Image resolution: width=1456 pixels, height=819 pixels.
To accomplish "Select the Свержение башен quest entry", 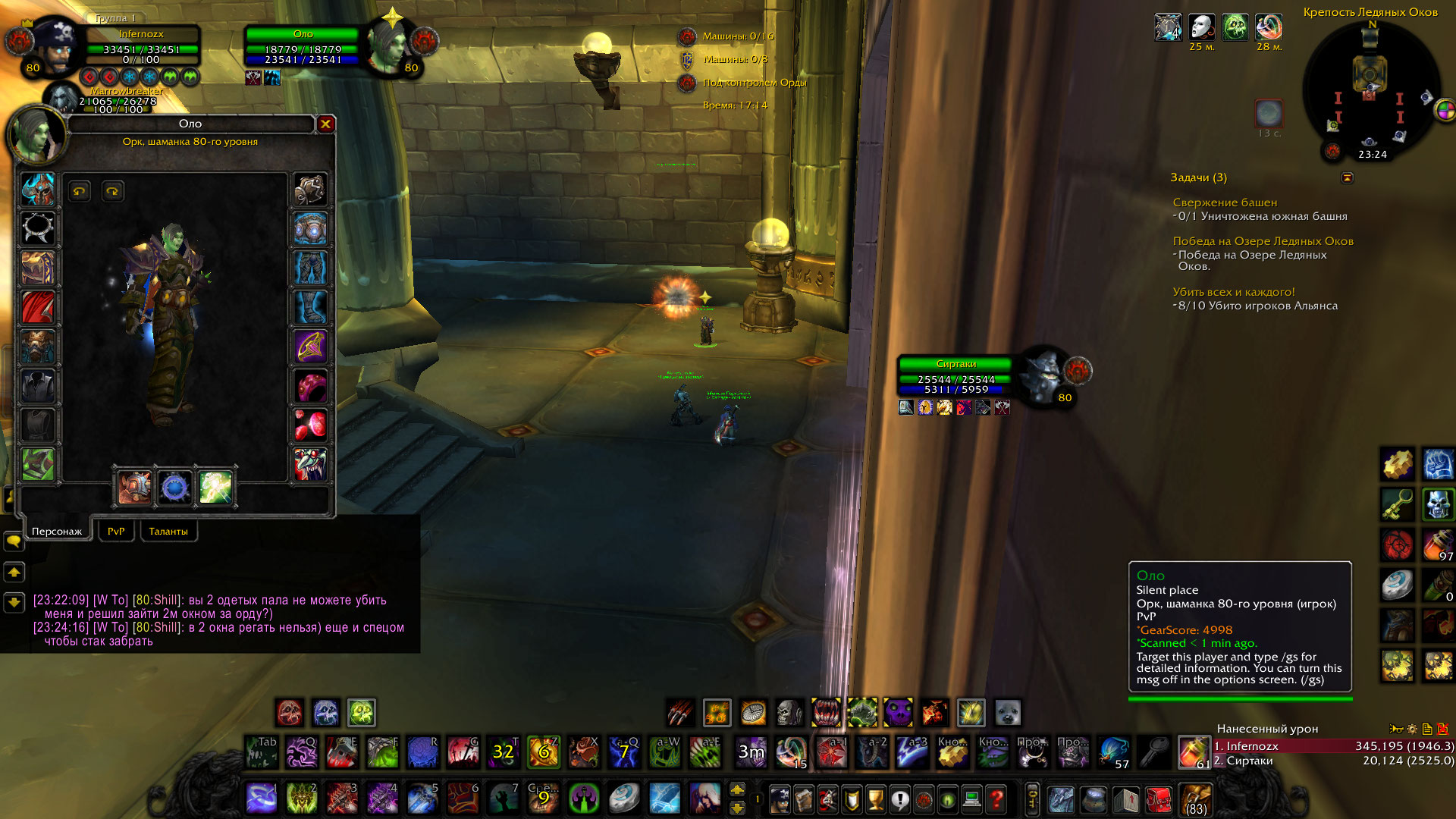I will [x=1225, y=202].
